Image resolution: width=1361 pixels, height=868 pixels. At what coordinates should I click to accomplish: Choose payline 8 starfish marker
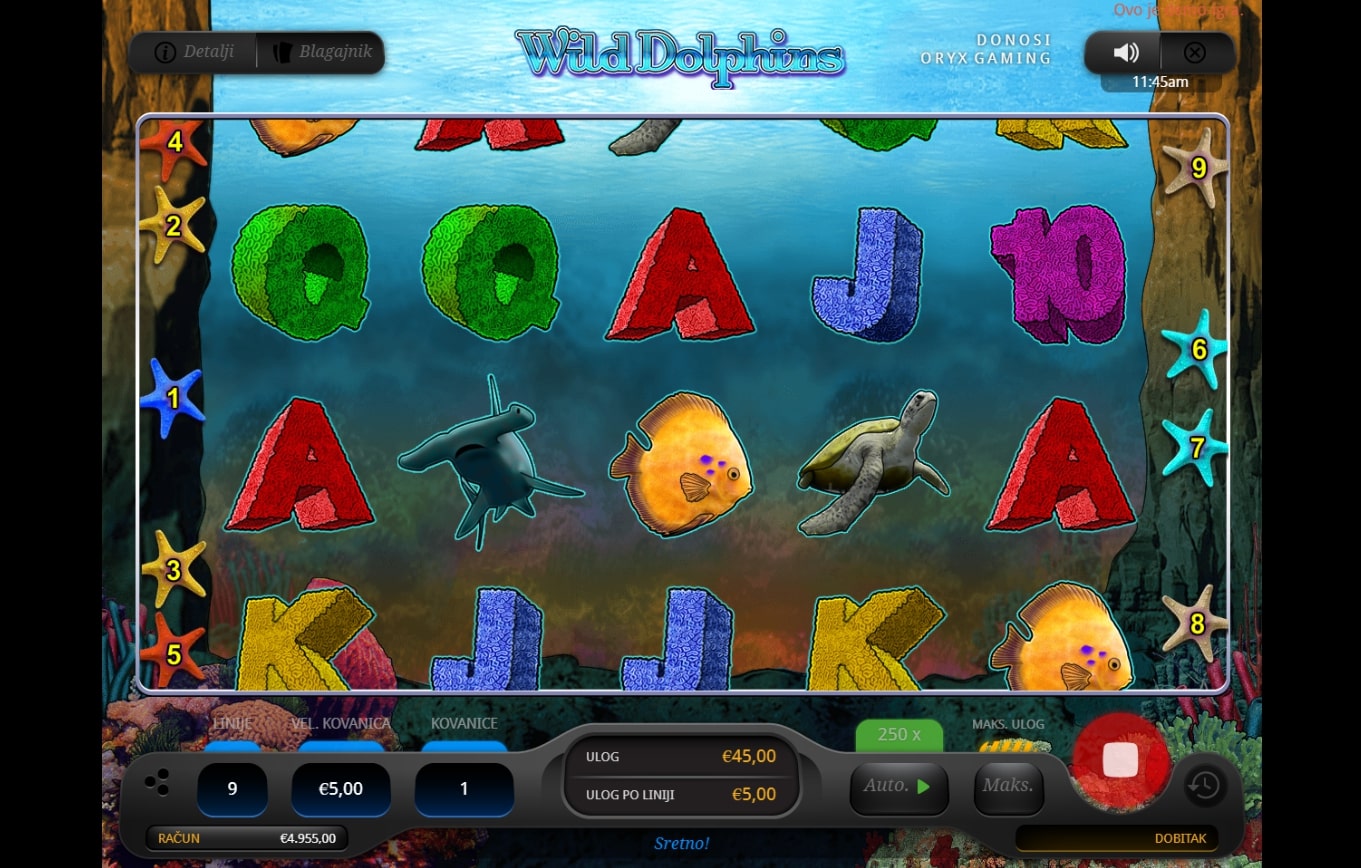[1196, 625]
